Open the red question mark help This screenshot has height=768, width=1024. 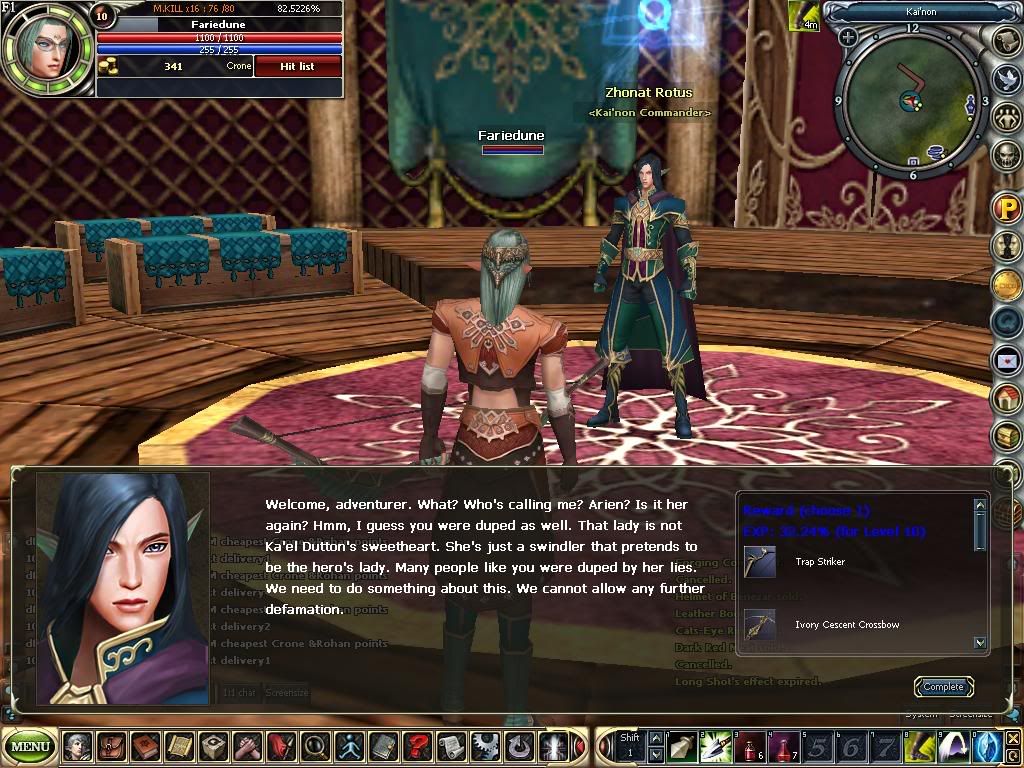[x=417, y=746]
